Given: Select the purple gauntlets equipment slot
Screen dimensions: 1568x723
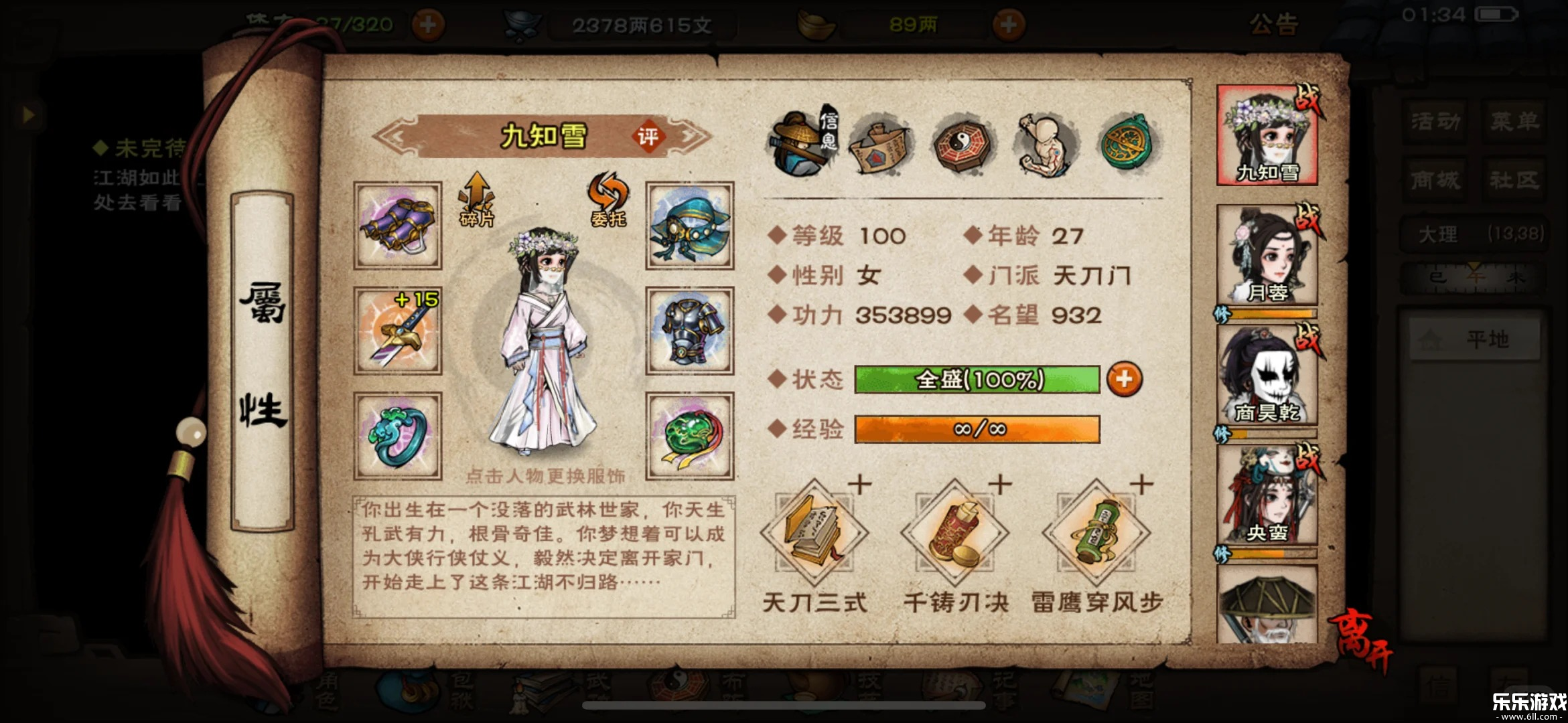Looking at the screenshot, I should pos(398,226).
